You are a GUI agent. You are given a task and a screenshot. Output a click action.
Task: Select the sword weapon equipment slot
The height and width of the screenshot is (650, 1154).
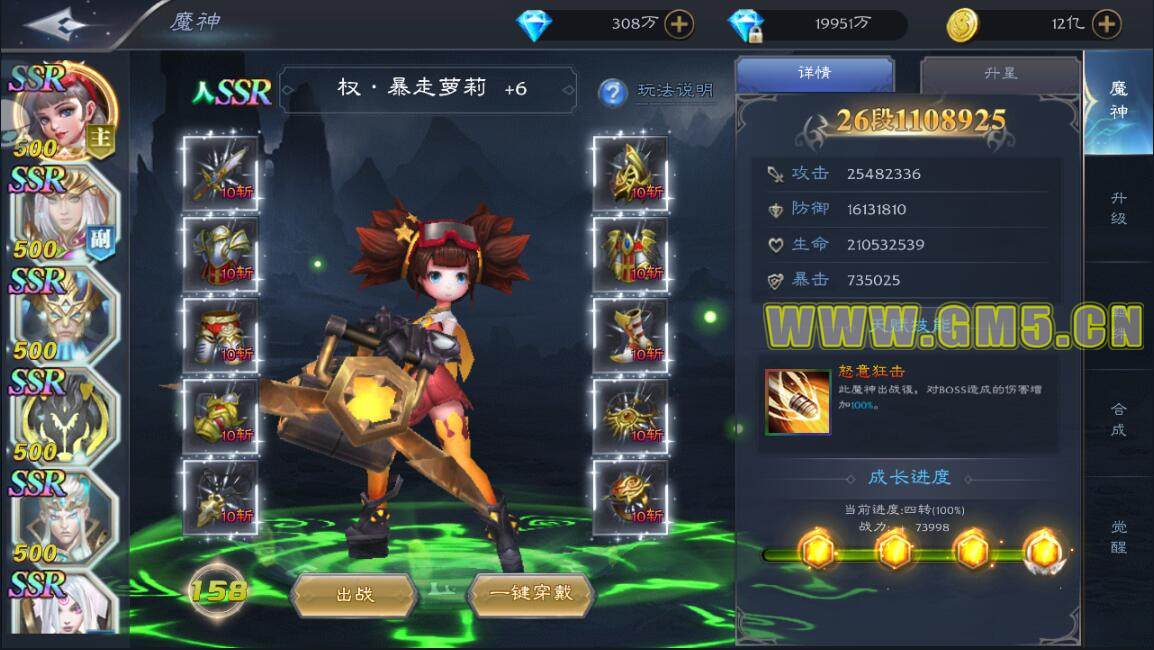[220, 173]
